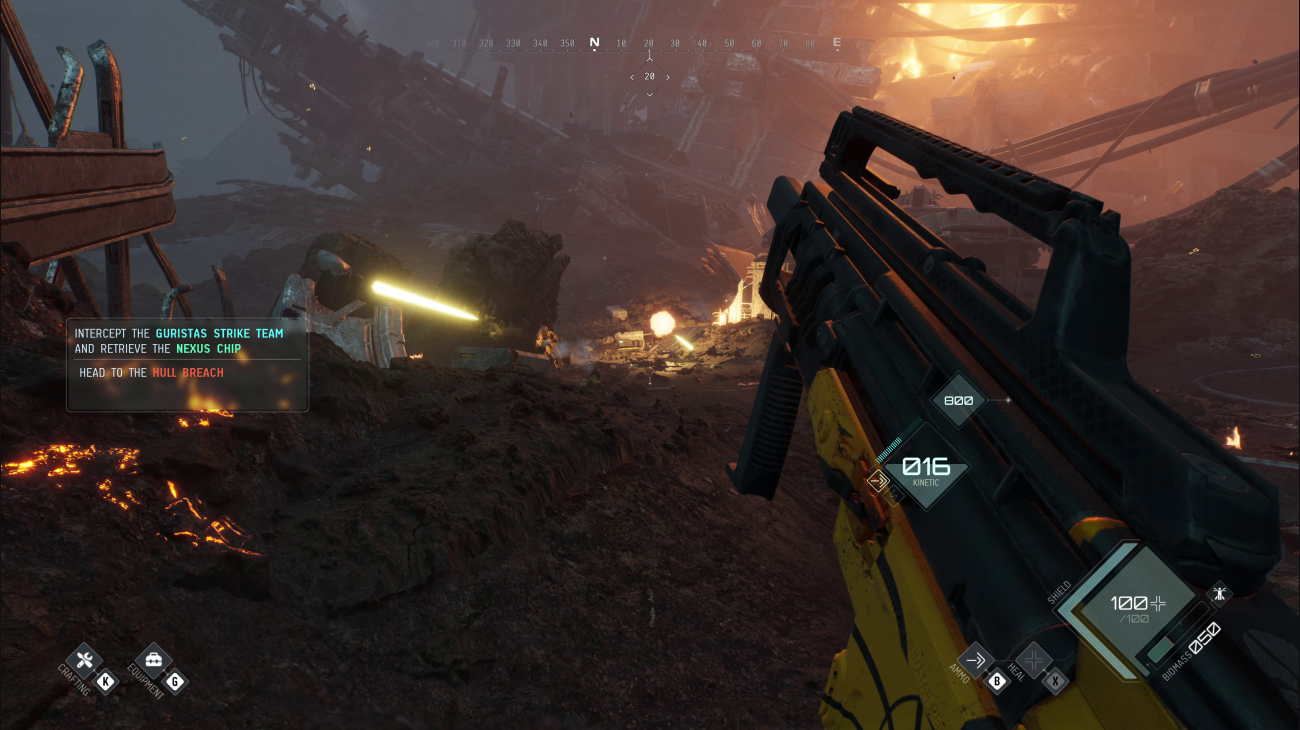Select the character figure icon beside the shield display
Viewport: 1300px width, 730px height.
[x=1221, y=592]
